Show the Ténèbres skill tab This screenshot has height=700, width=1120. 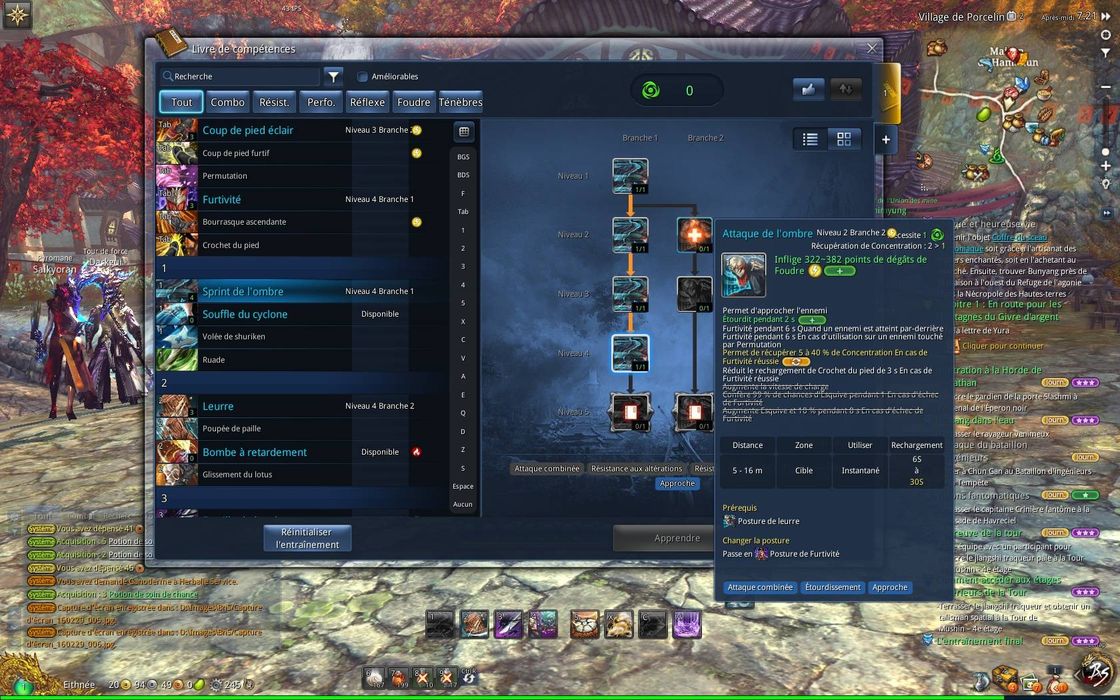point(460,102)
